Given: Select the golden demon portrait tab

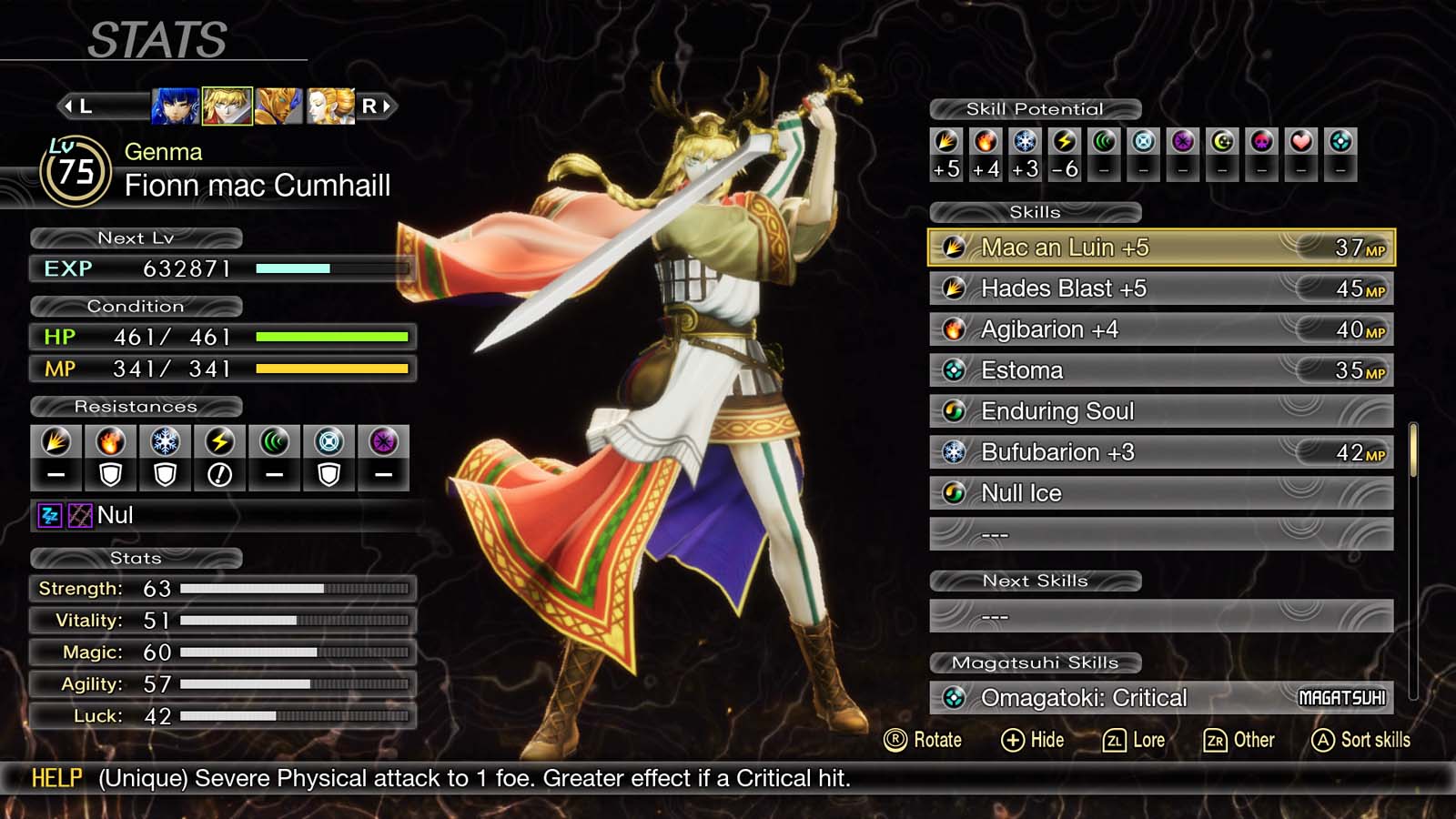Looking at the screenshot, I should (x=279, y=108).
